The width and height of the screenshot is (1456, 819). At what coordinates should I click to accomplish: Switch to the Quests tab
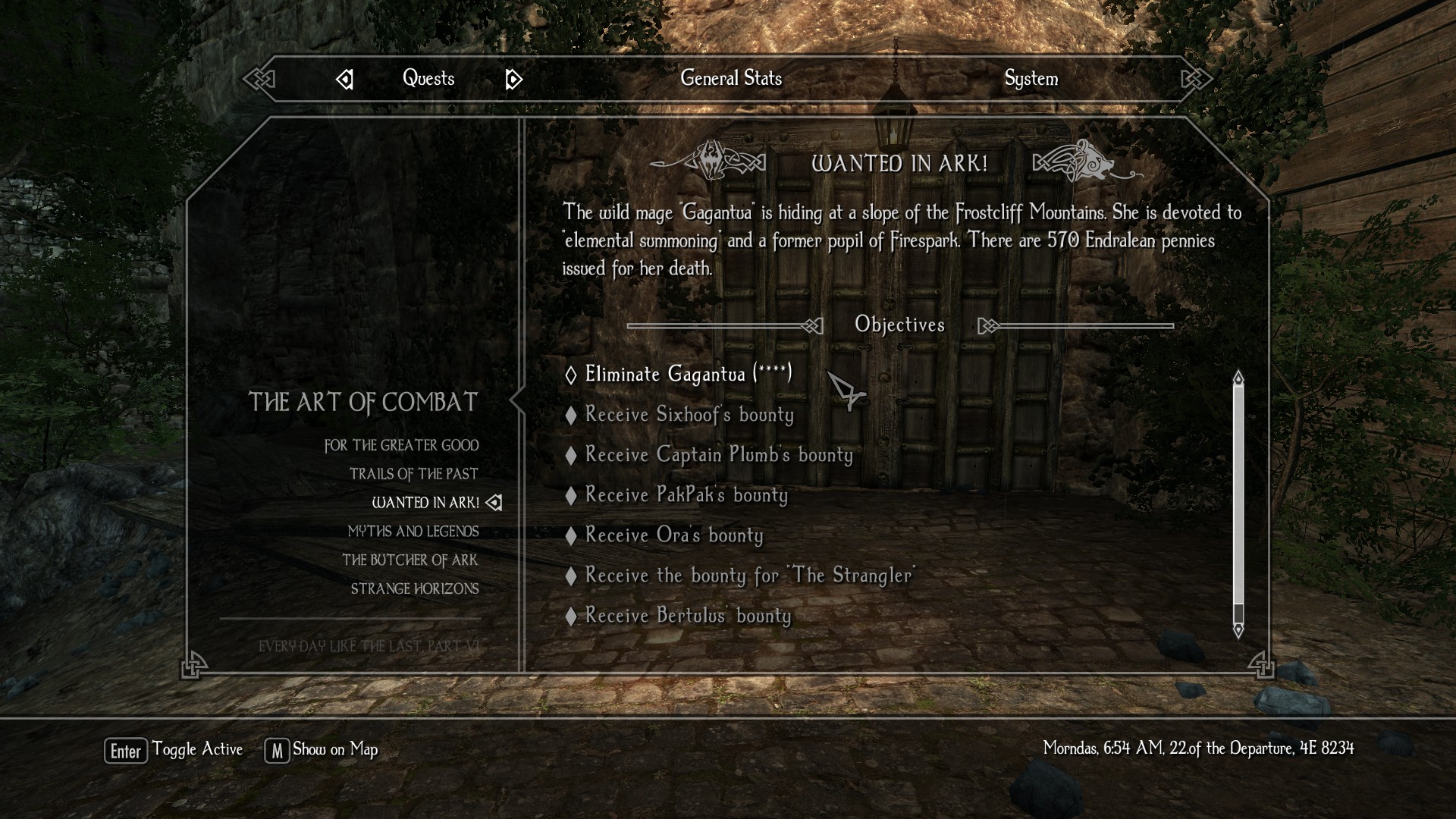click(428, 79)
